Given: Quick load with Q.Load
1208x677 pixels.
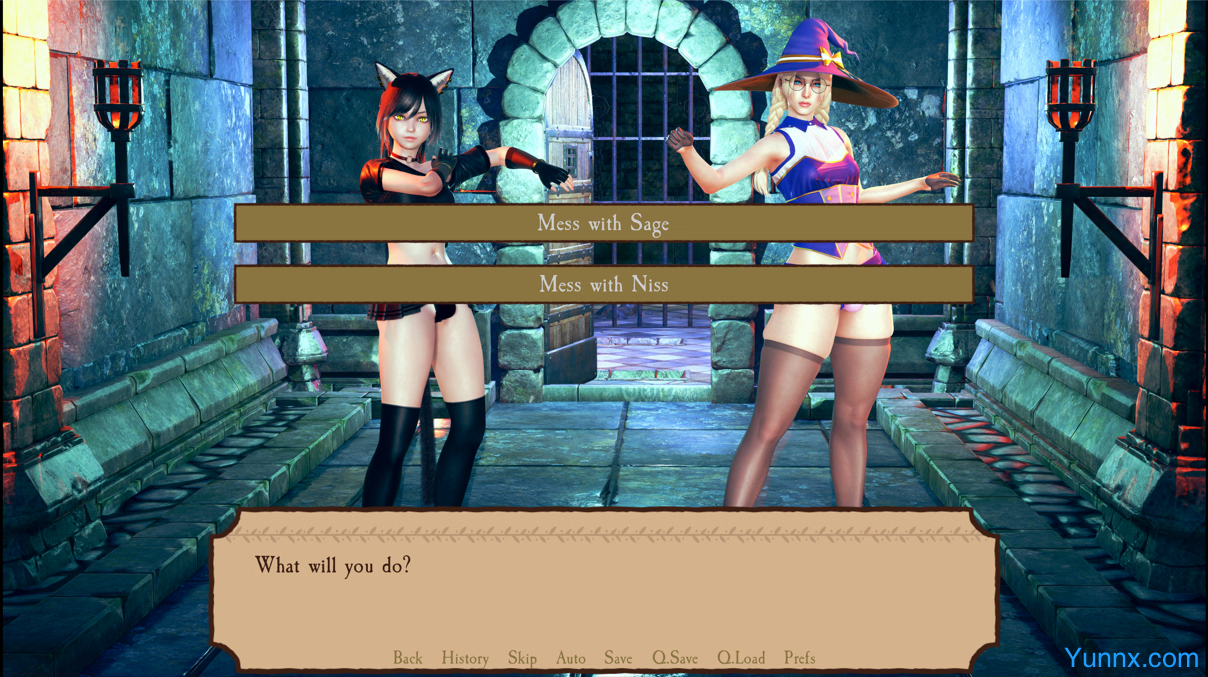Looking at the screenshot, I should (741, 658).
